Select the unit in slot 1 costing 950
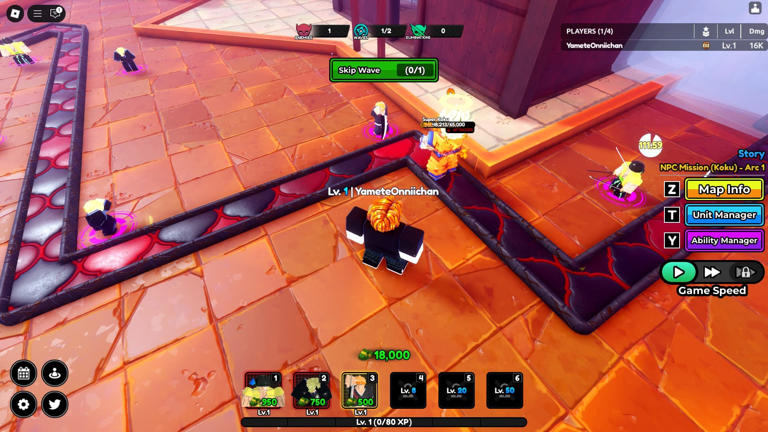The image size is (768, 432). pyautogui.click(x=263, y=391)
